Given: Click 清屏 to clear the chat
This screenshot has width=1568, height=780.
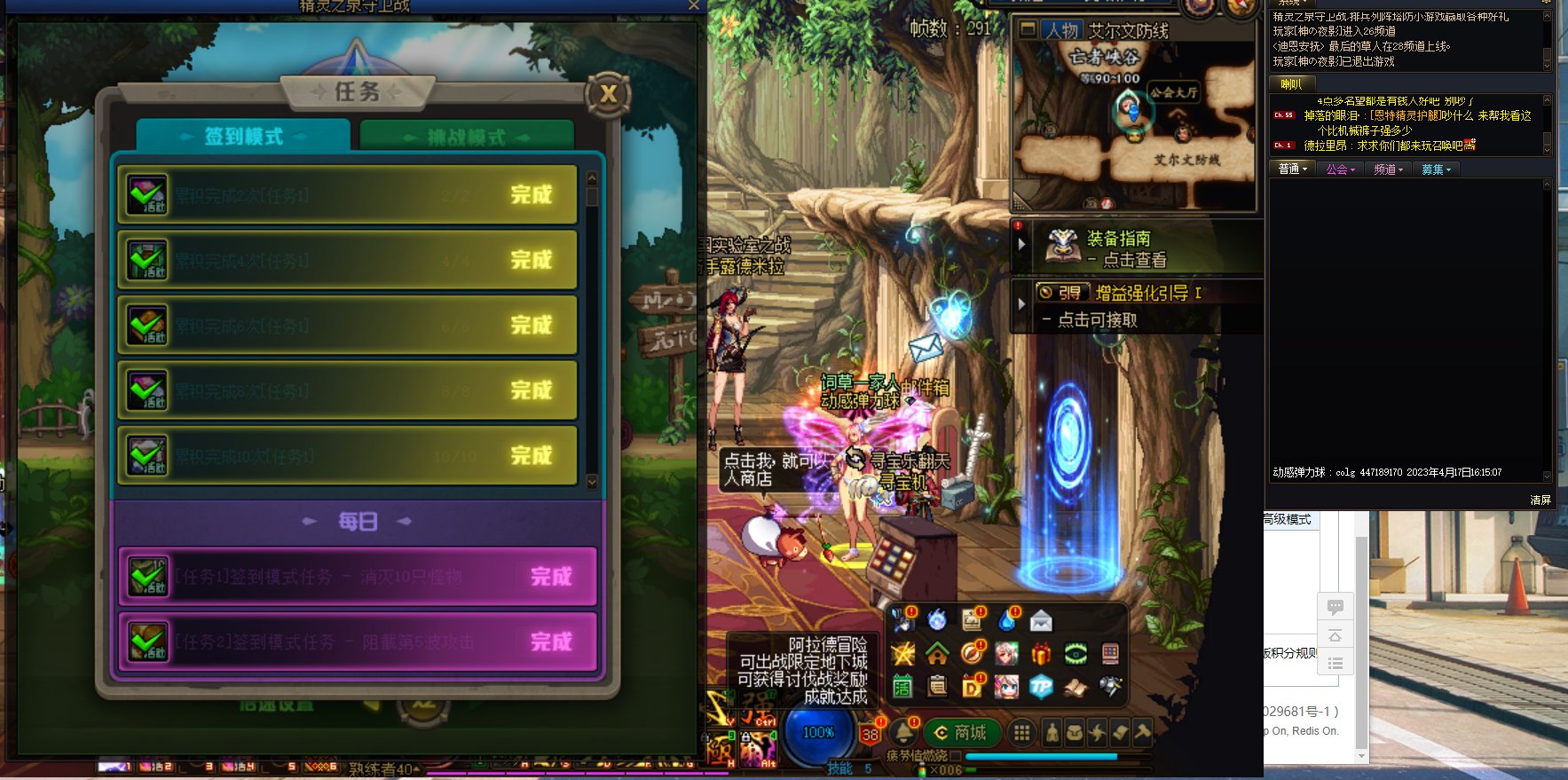Looking at the screenshot, I should [1540, 500].
